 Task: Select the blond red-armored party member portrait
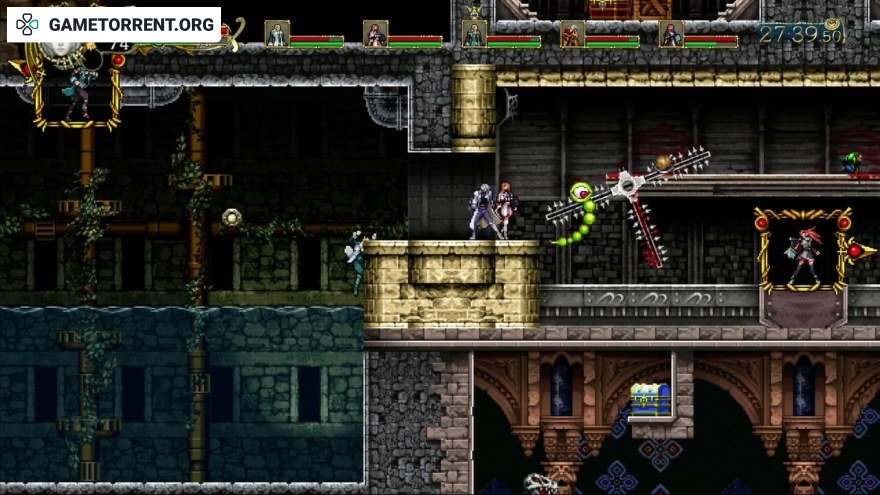coord(572,34)
